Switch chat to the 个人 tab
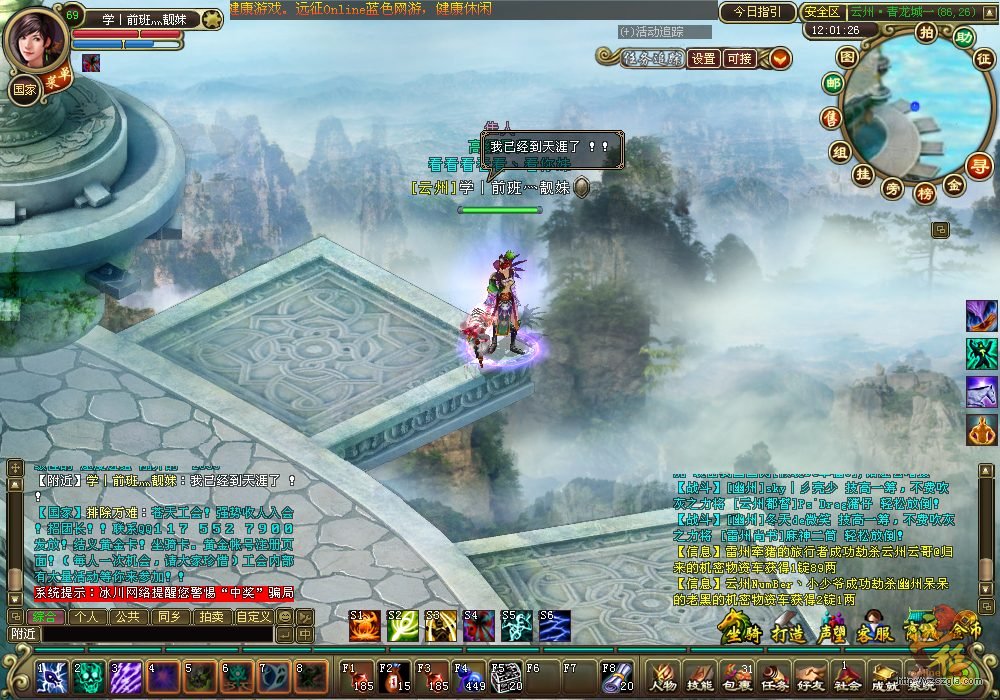This screenshot has width=1000, height=700. click(86, 617)
